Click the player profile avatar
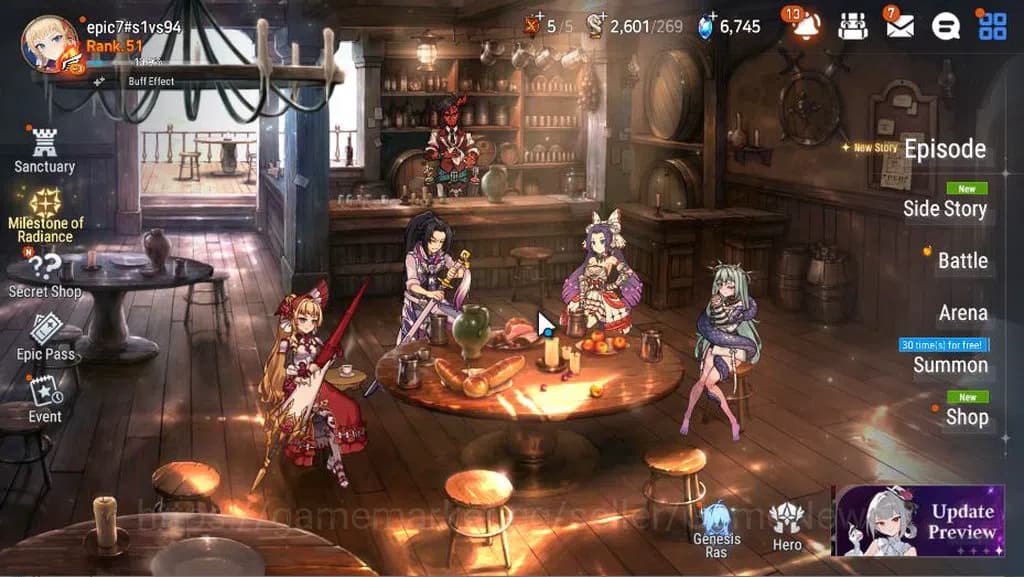This screenshot has width=1024, height=577. (49, 44)
